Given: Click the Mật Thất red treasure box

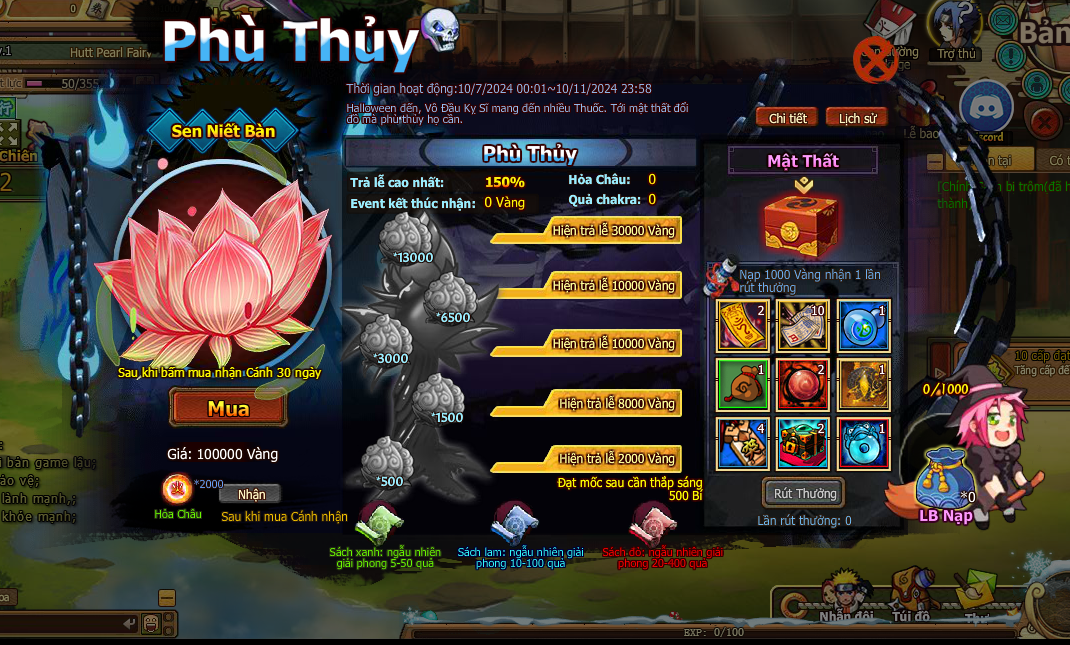Looking at the screenshot, I should pos(802,221).
